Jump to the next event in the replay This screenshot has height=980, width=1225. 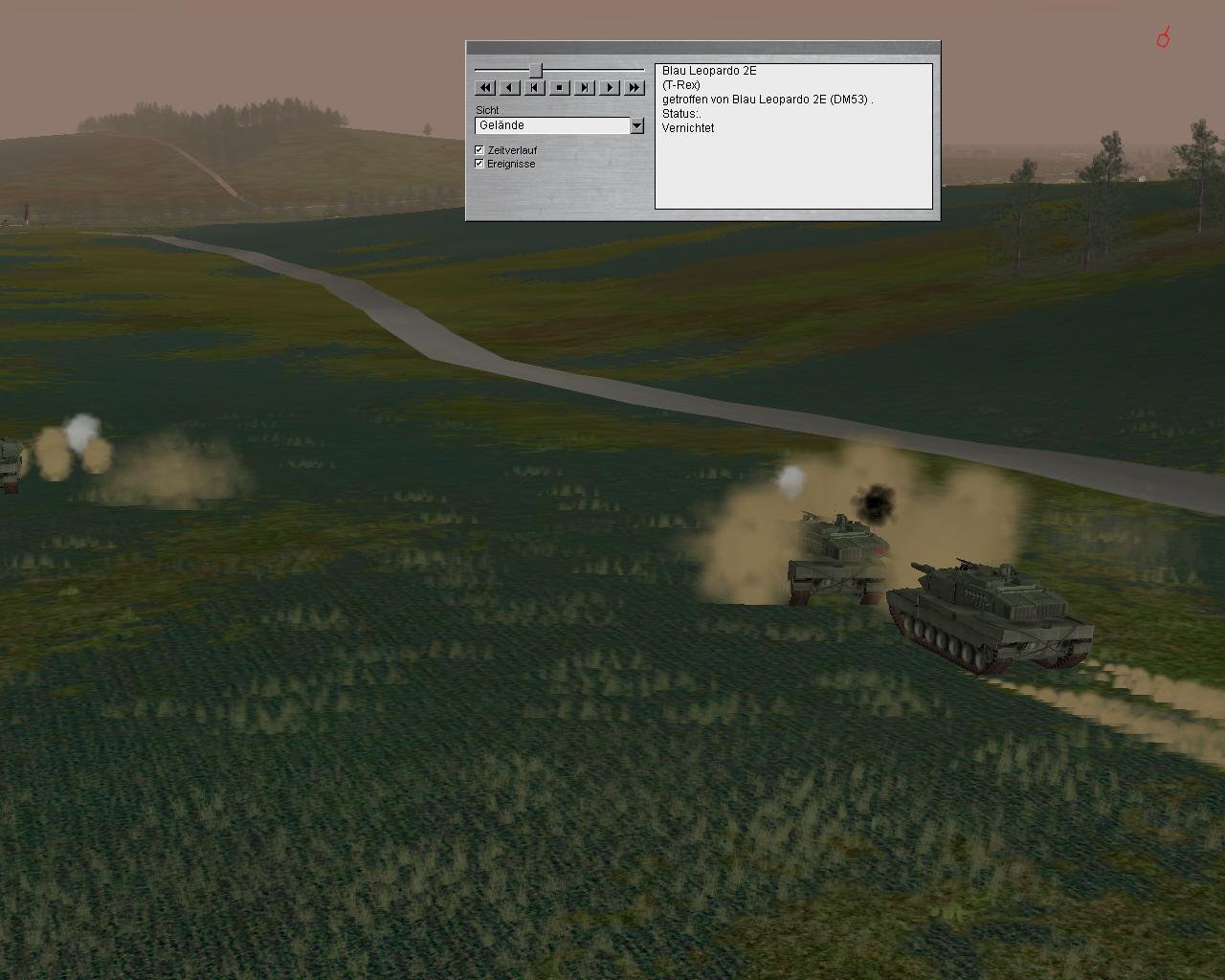coord(585,88)
